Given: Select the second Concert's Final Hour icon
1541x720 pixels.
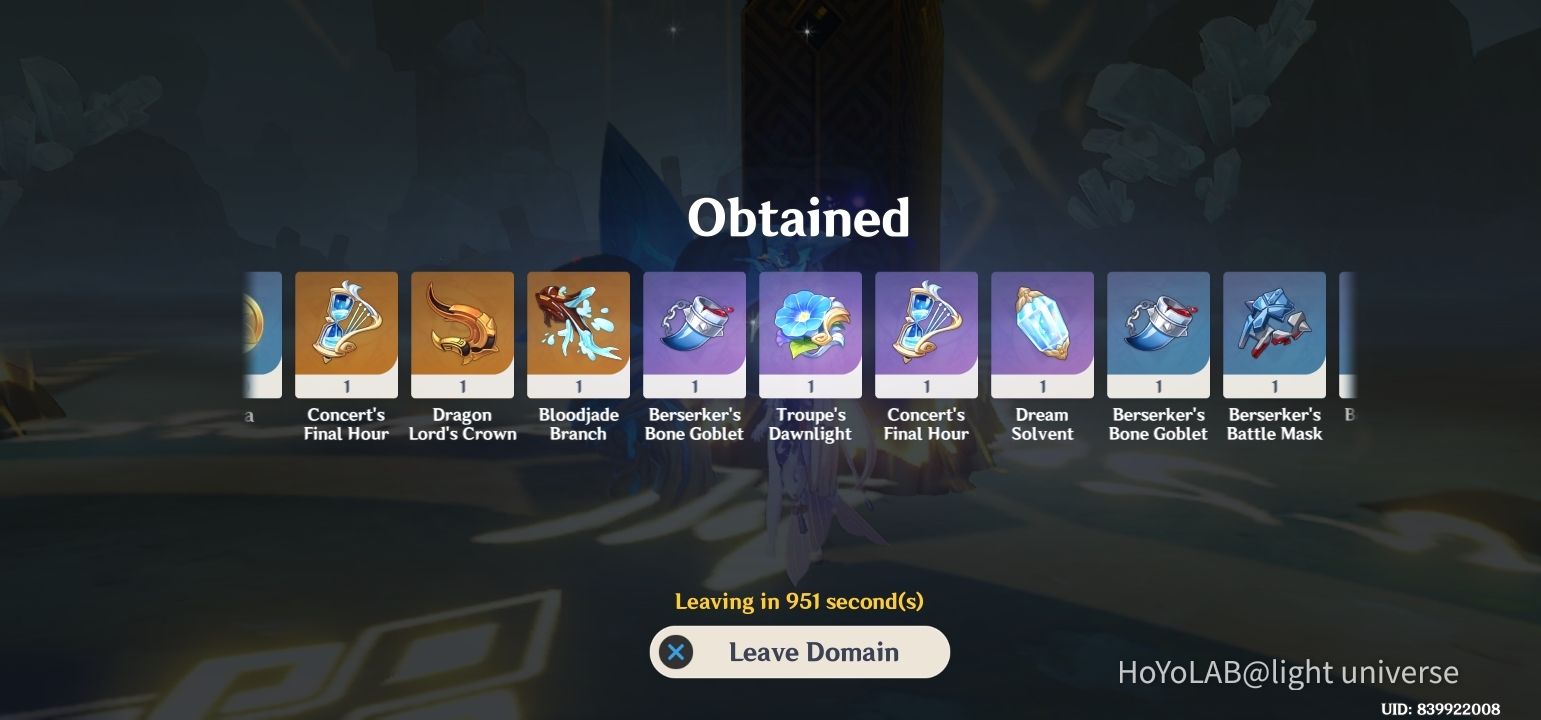Looking at the screenshot, I should point(926,332).
